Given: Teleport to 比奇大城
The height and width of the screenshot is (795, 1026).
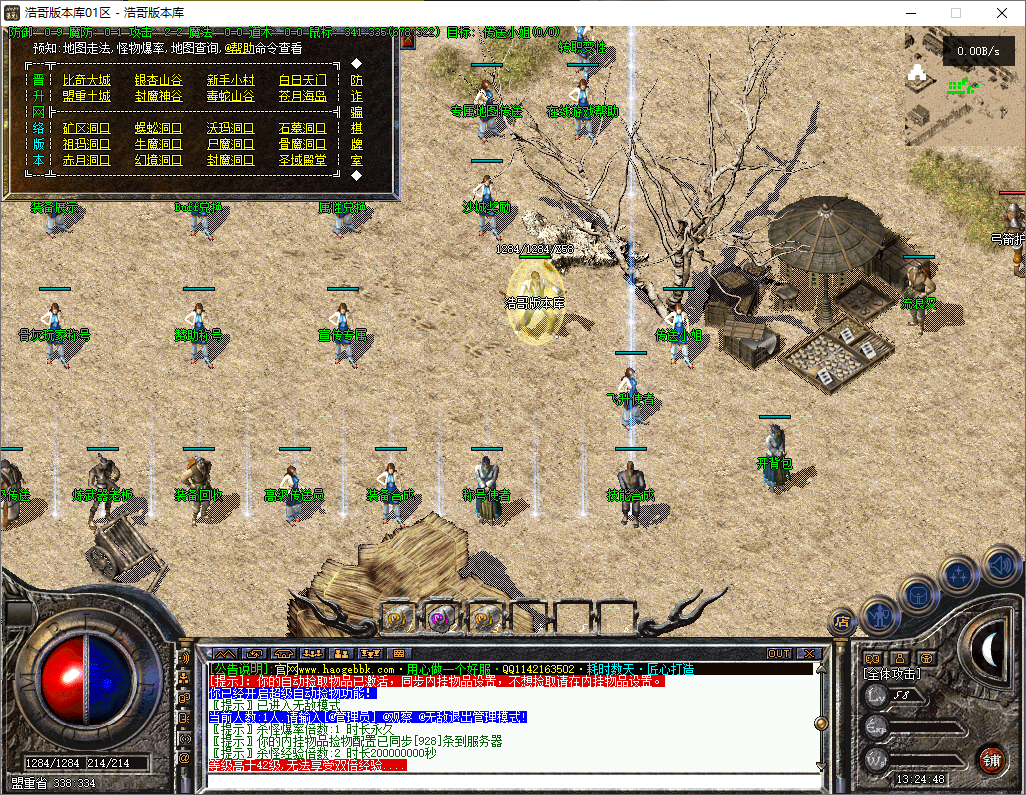Looking at the screenshot, I should 86,80.
